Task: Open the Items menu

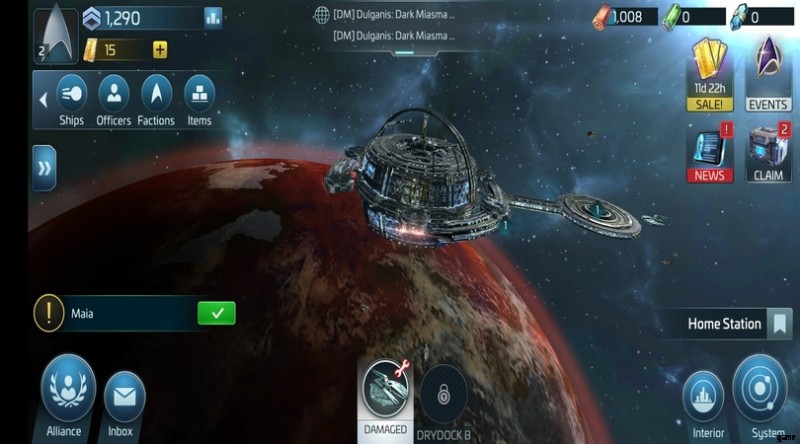Action: [x=199, y=99]
